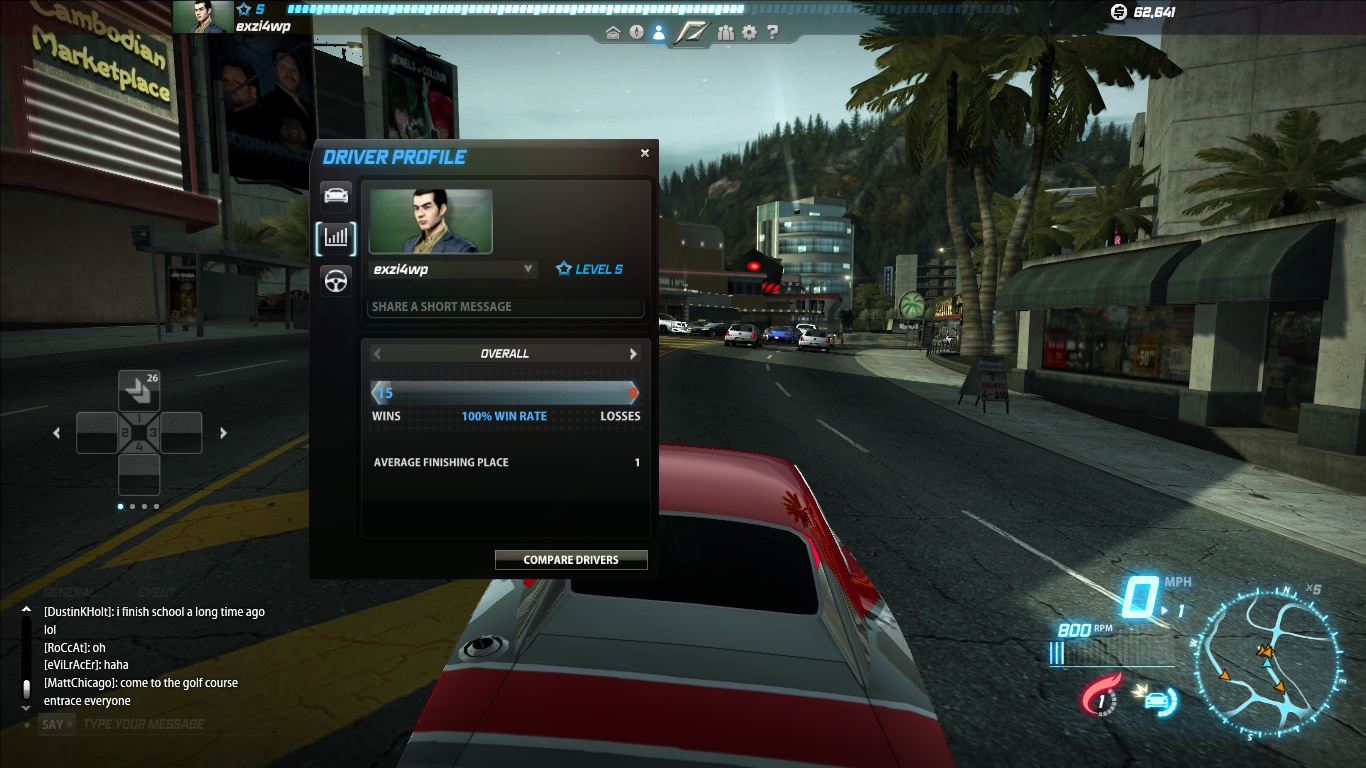The image size is (1366, 768).
Task: Open the safehouse garage icon in top bar
Action: pos(613,33)
